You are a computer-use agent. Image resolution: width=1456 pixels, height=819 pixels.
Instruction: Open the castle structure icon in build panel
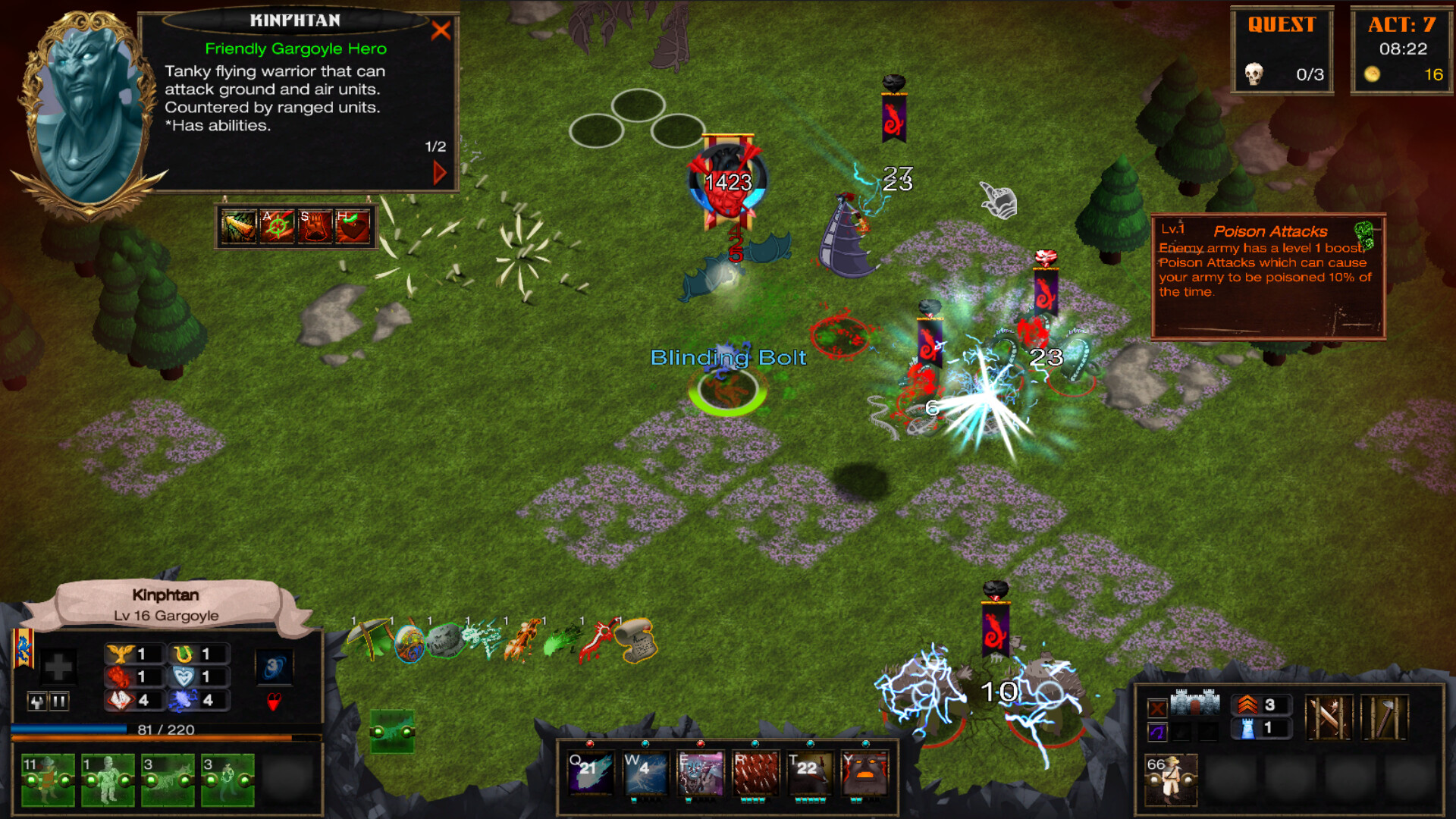tap(1195, 702)
